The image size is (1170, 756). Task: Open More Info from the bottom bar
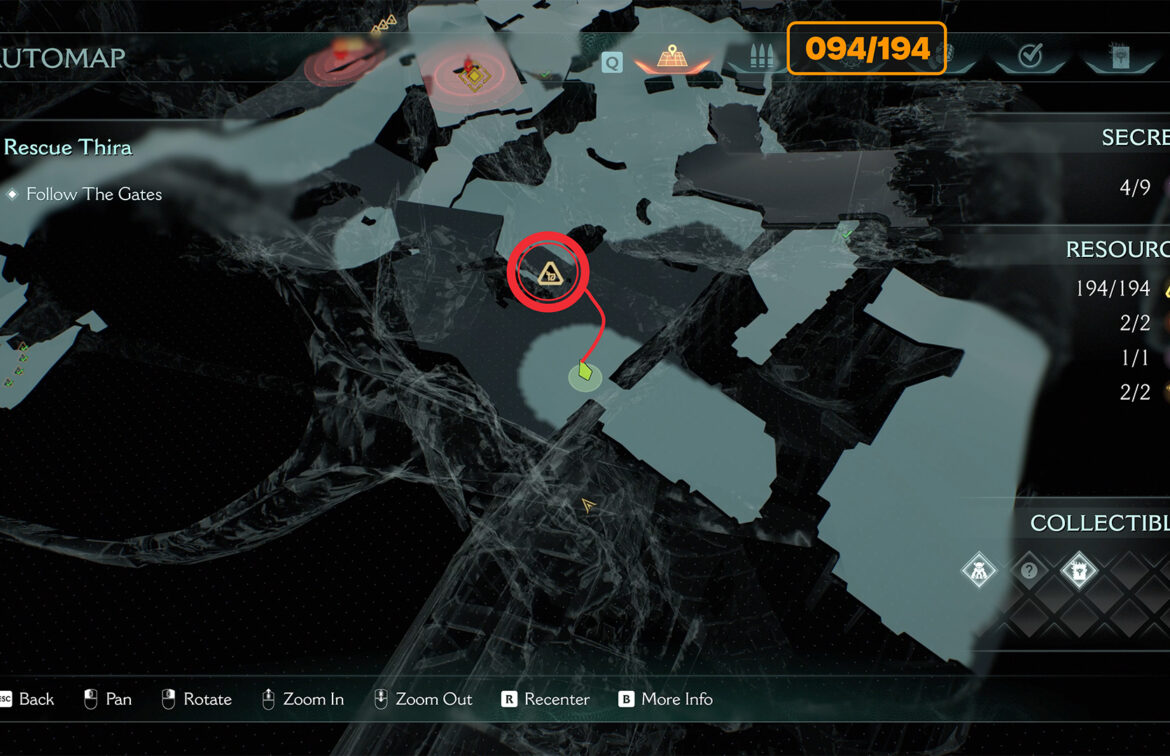[677, 699]
